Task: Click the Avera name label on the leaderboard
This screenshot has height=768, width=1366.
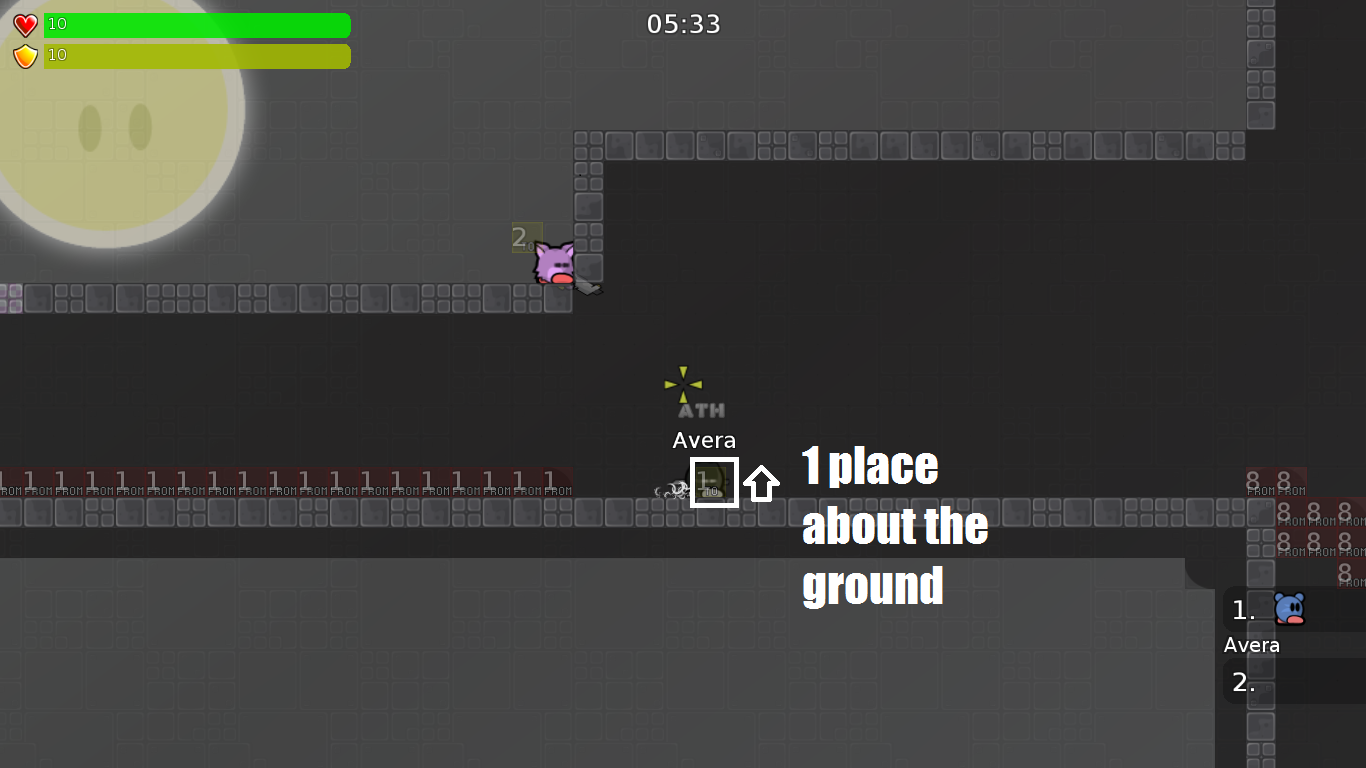Action: tap(1251, 645)
